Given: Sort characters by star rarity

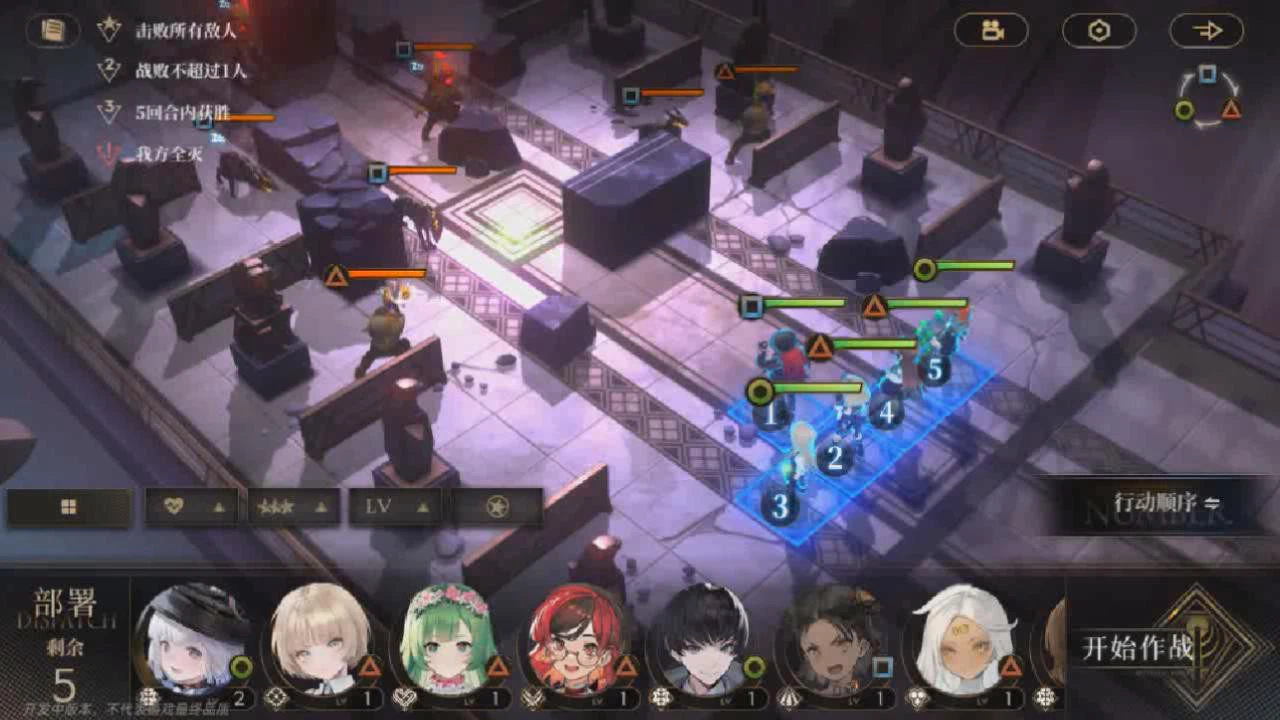Looking at the screenshot, I should pos(293,507).
